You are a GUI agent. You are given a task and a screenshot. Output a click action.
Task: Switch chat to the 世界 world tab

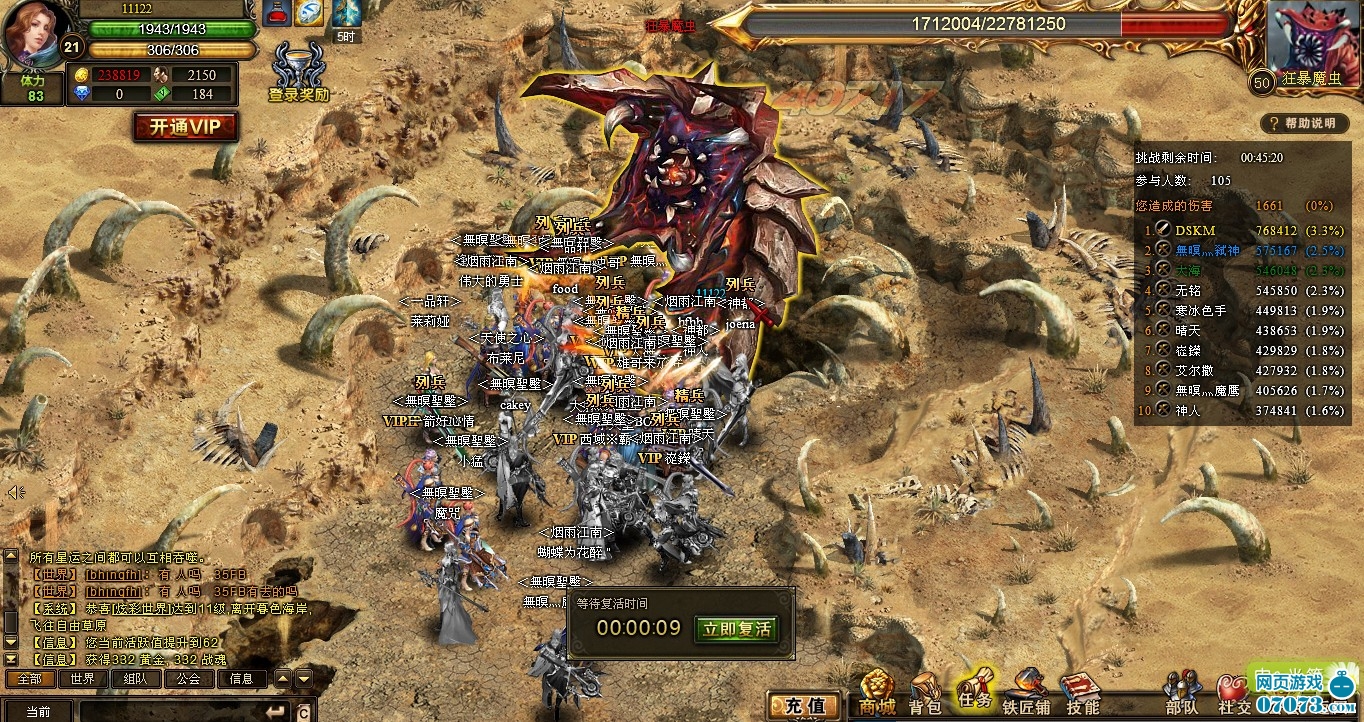pyautogui.click(x=83, y=678)
